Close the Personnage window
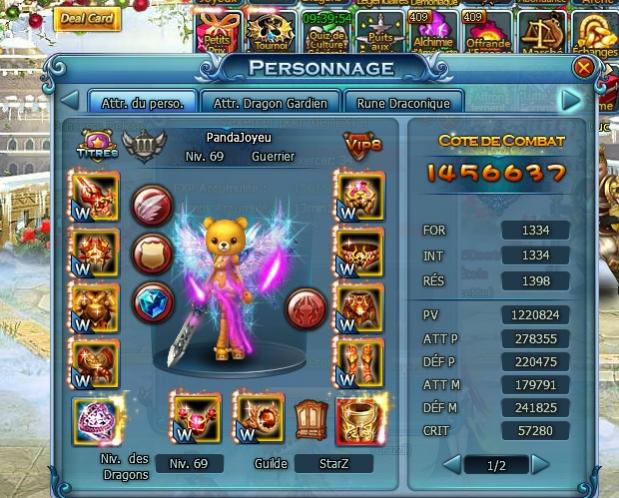 pyautogui.click(x=584, y=67)
